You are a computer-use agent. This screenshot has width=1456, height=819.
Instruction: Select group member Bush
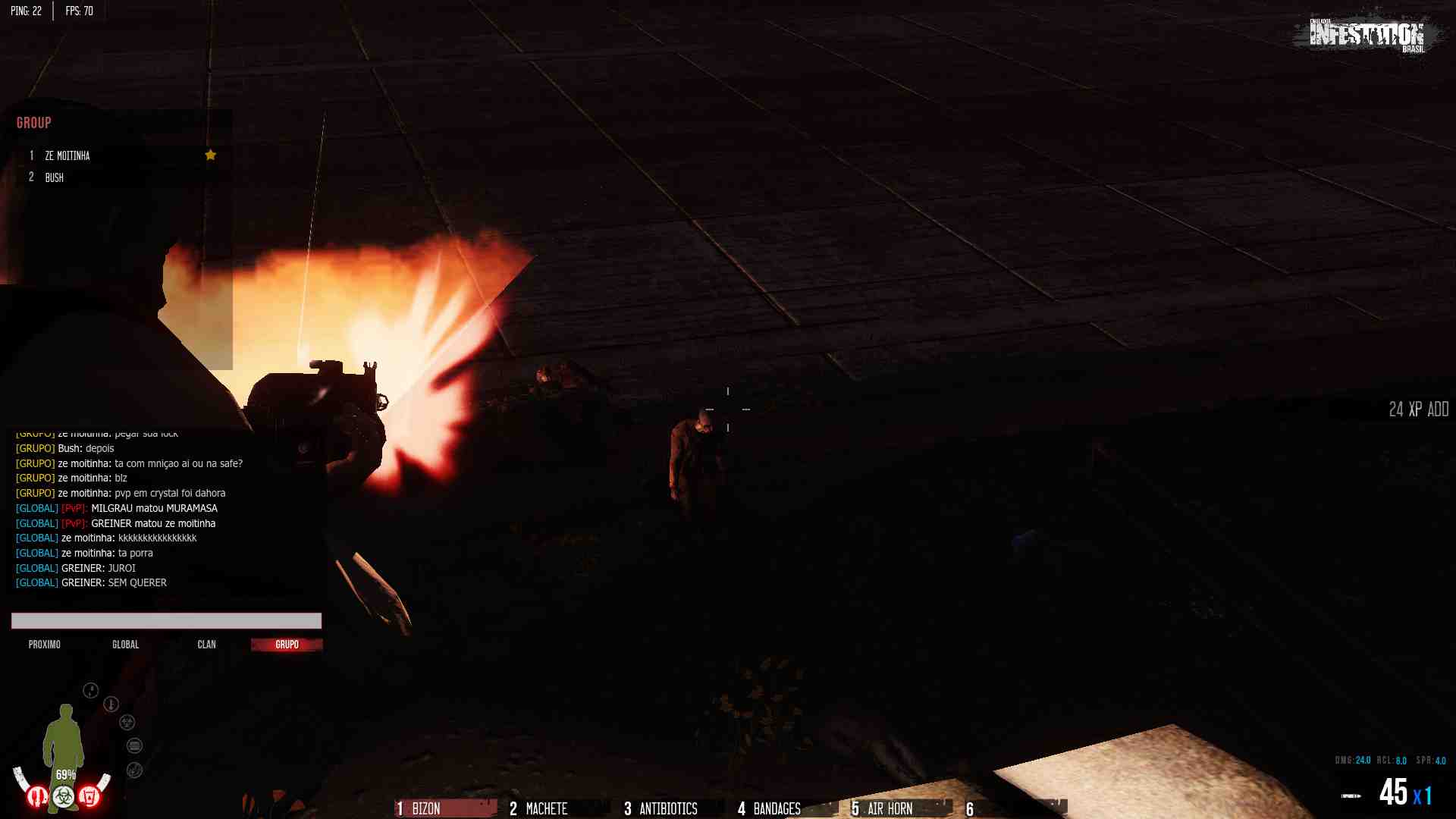coord(54,177)
